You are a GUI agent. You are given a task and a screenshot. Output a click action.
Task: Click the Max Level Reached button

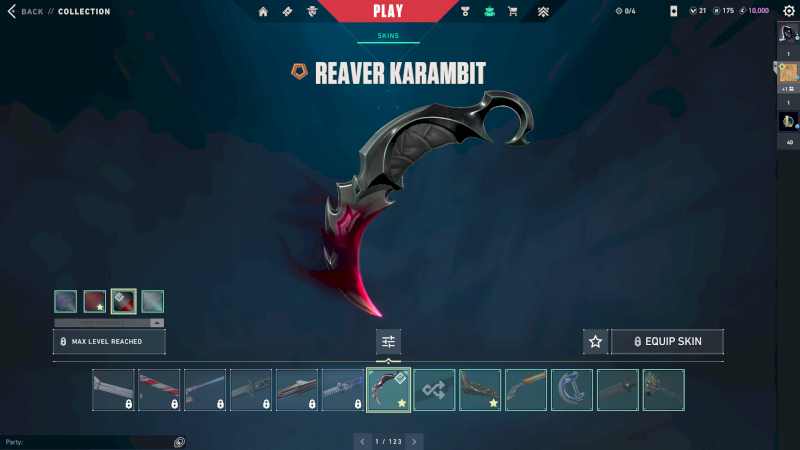click(109, 342)
